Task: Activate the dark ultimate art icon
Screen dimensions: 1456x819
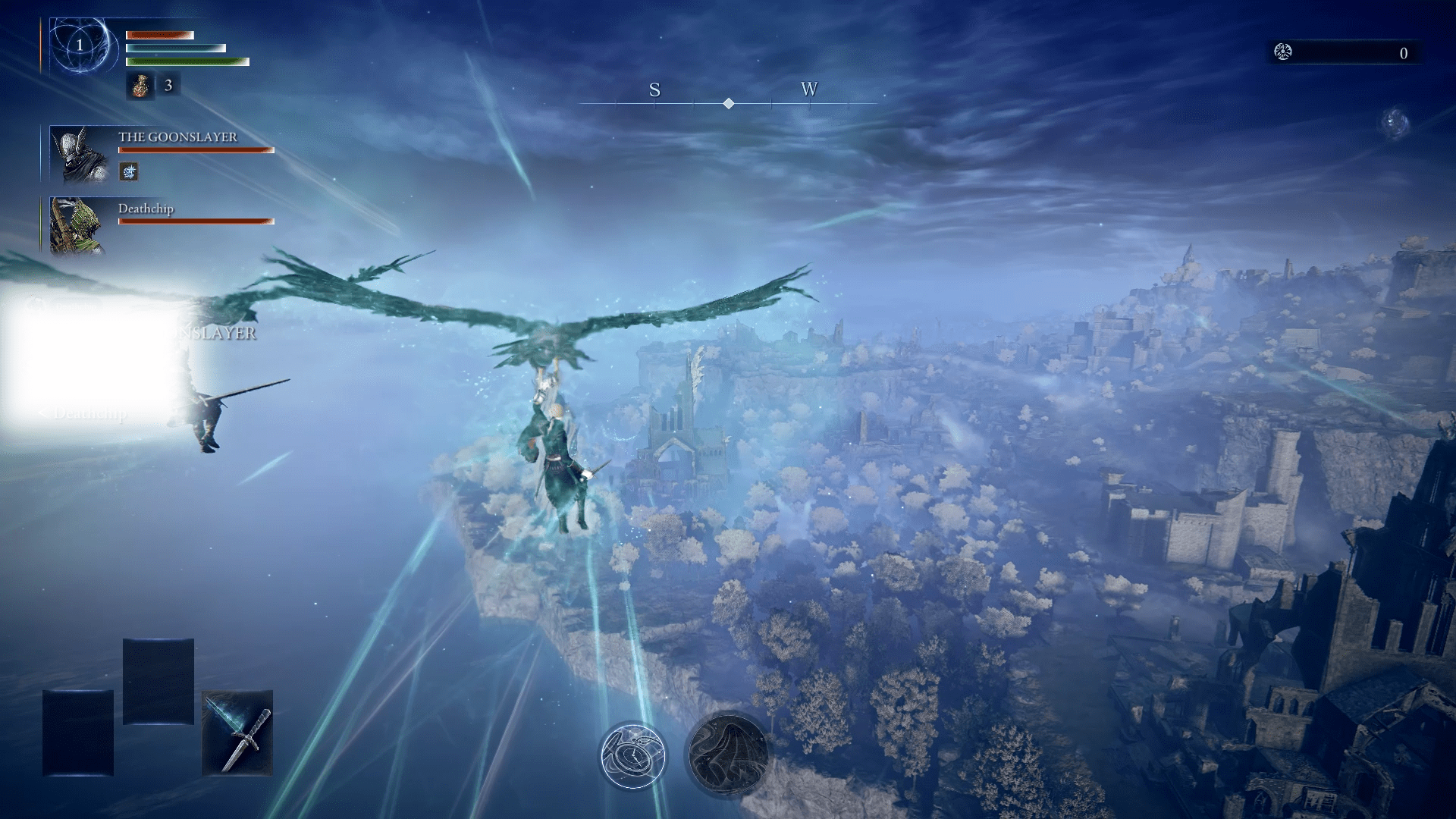Action: tap(728, 754)
